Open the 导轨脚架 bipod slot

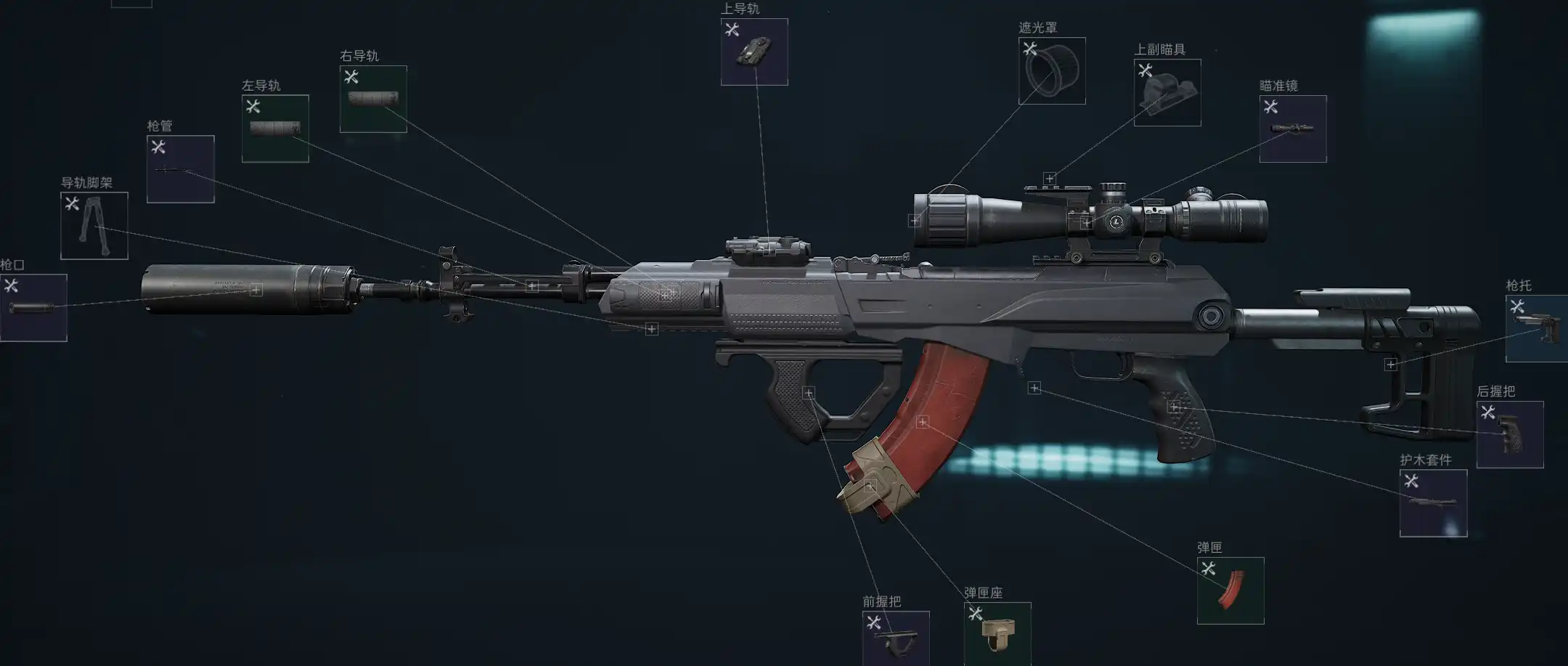(94, 226)
